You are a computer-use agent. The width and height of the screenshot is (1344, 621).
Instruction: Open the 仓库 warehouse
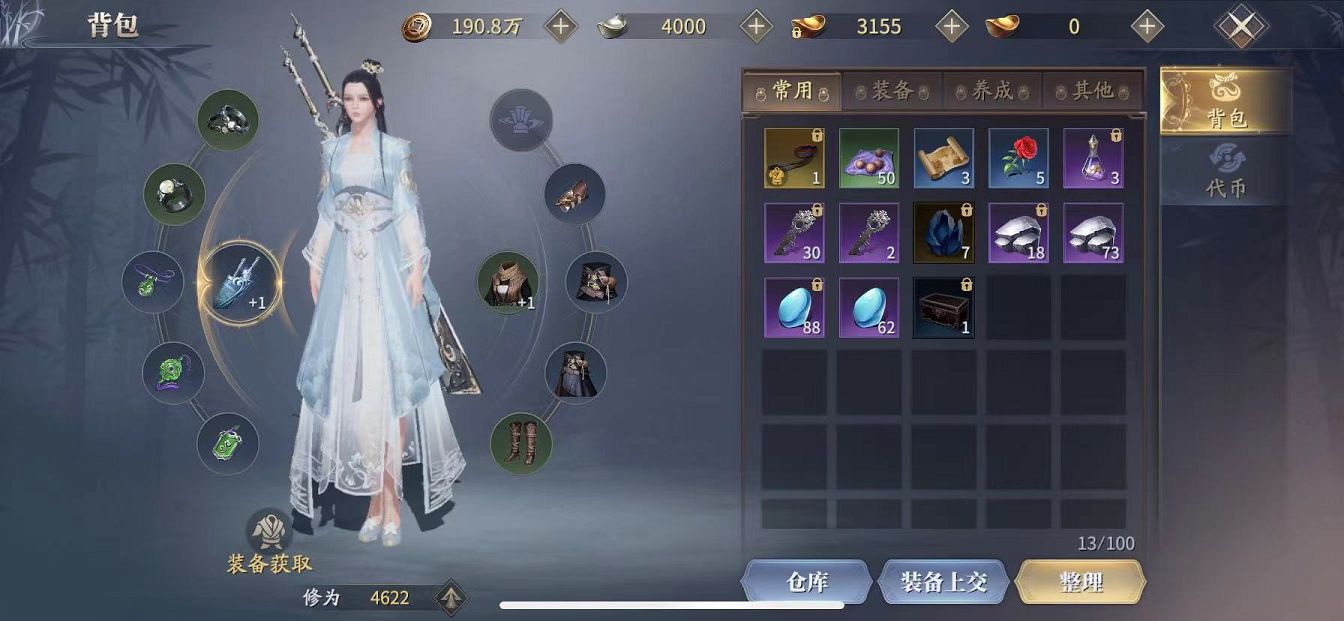(807, 582)
